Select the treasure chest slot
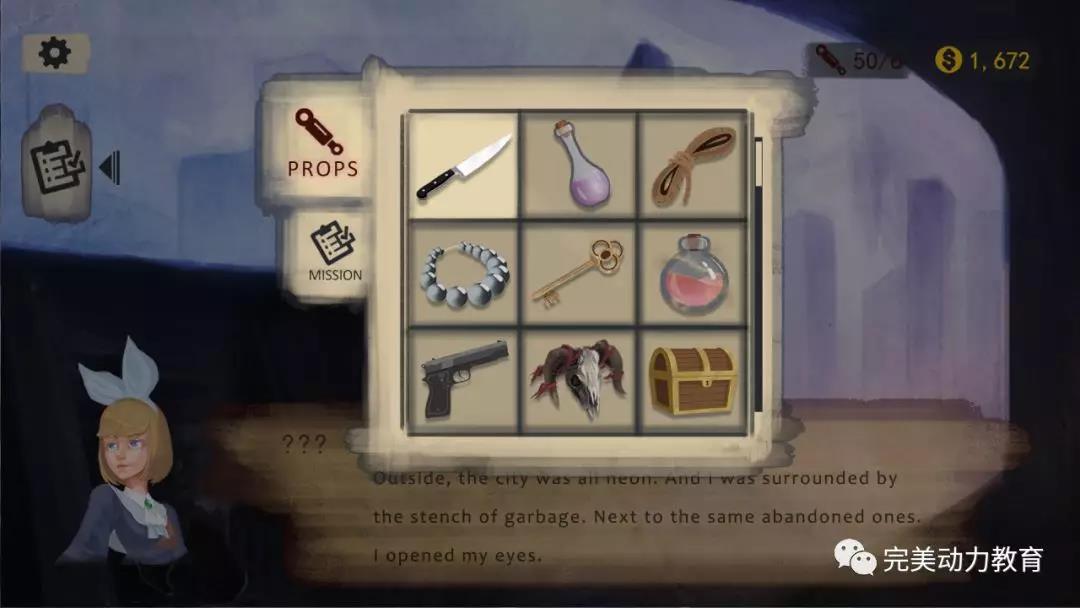 tap(693, 380)
